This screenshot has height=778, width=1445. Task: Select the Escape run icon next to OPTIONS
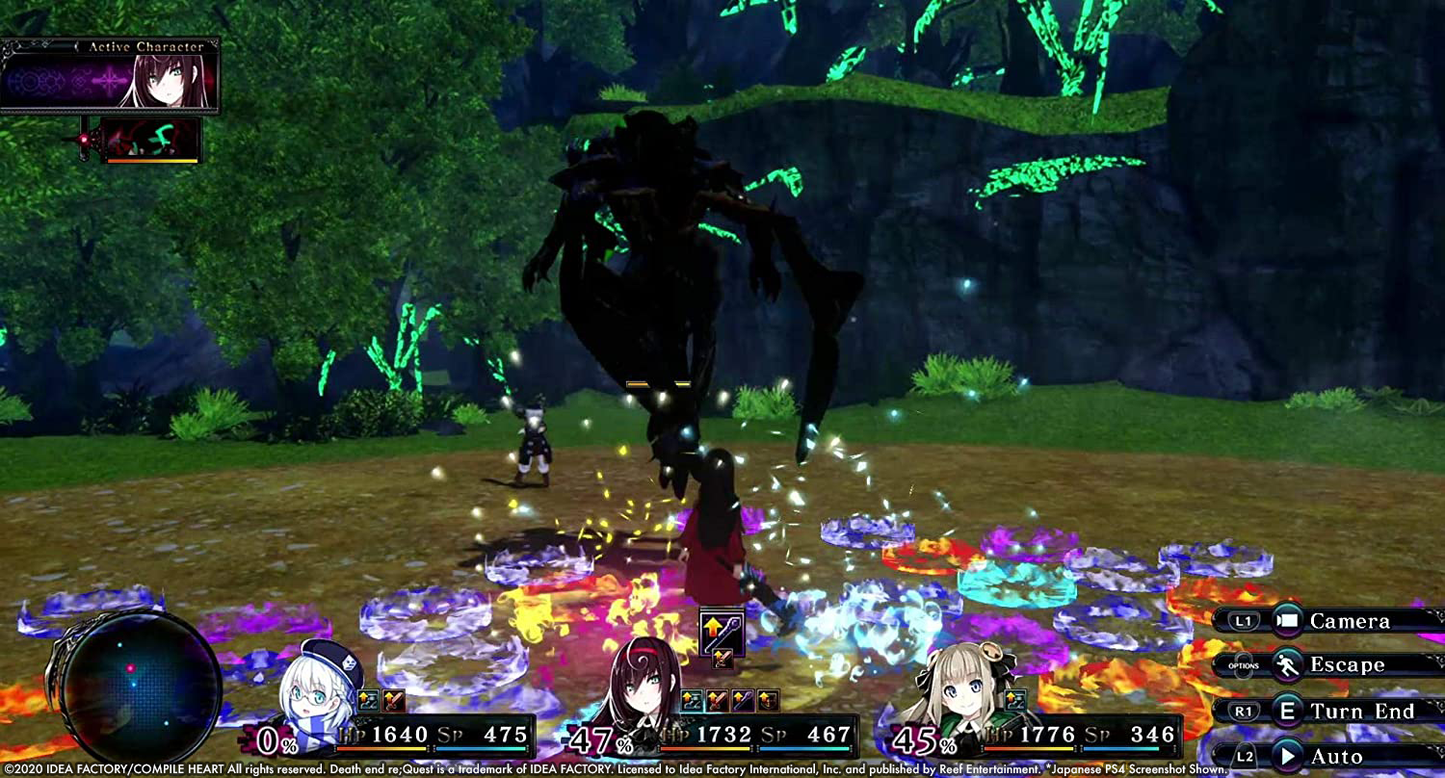click(x=1286, y=665)
